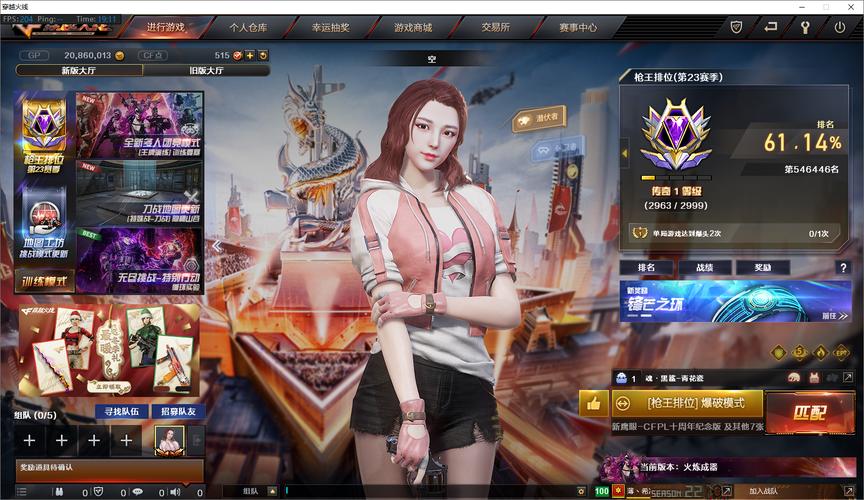
Task: Select the 进行游戏 tab
Action: point(166,27)
